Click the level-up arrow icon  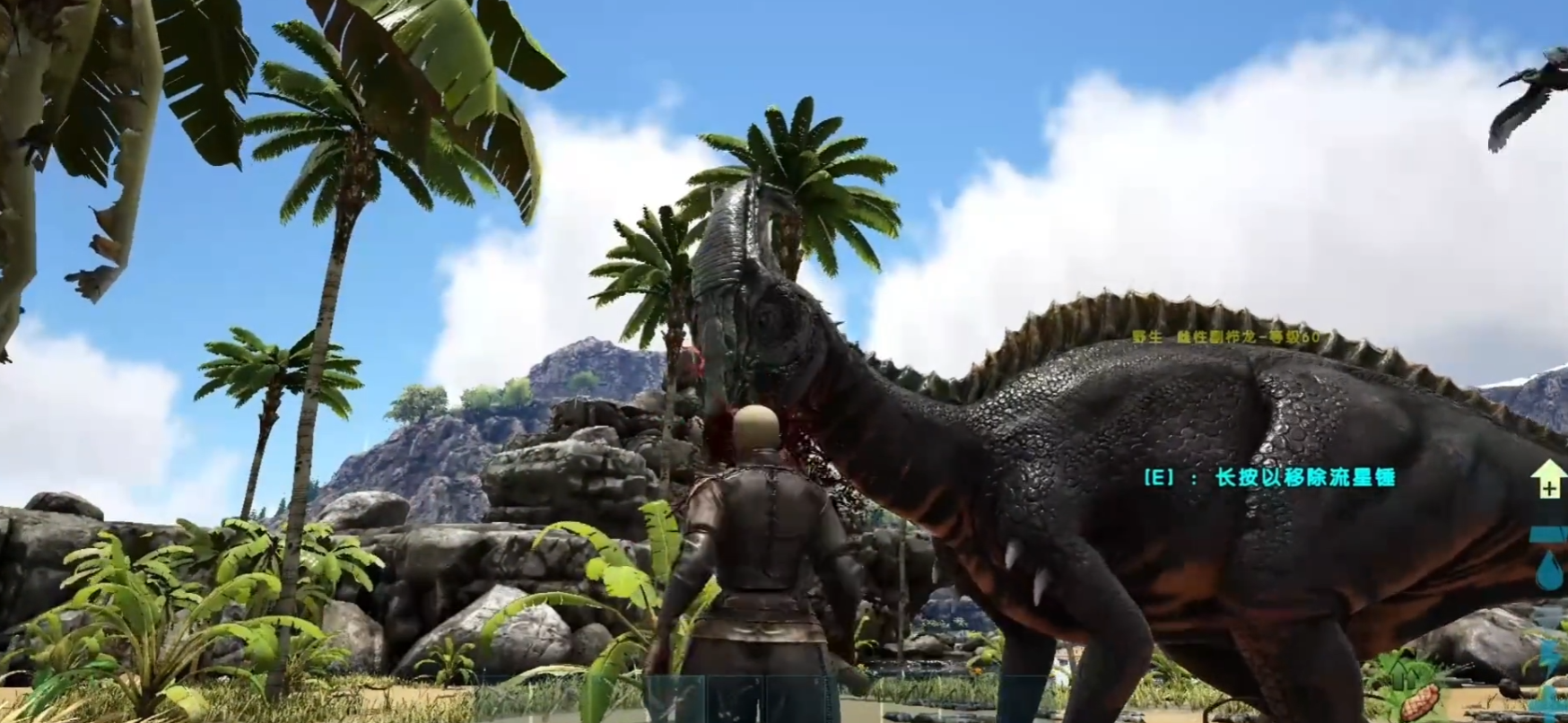1549,478
